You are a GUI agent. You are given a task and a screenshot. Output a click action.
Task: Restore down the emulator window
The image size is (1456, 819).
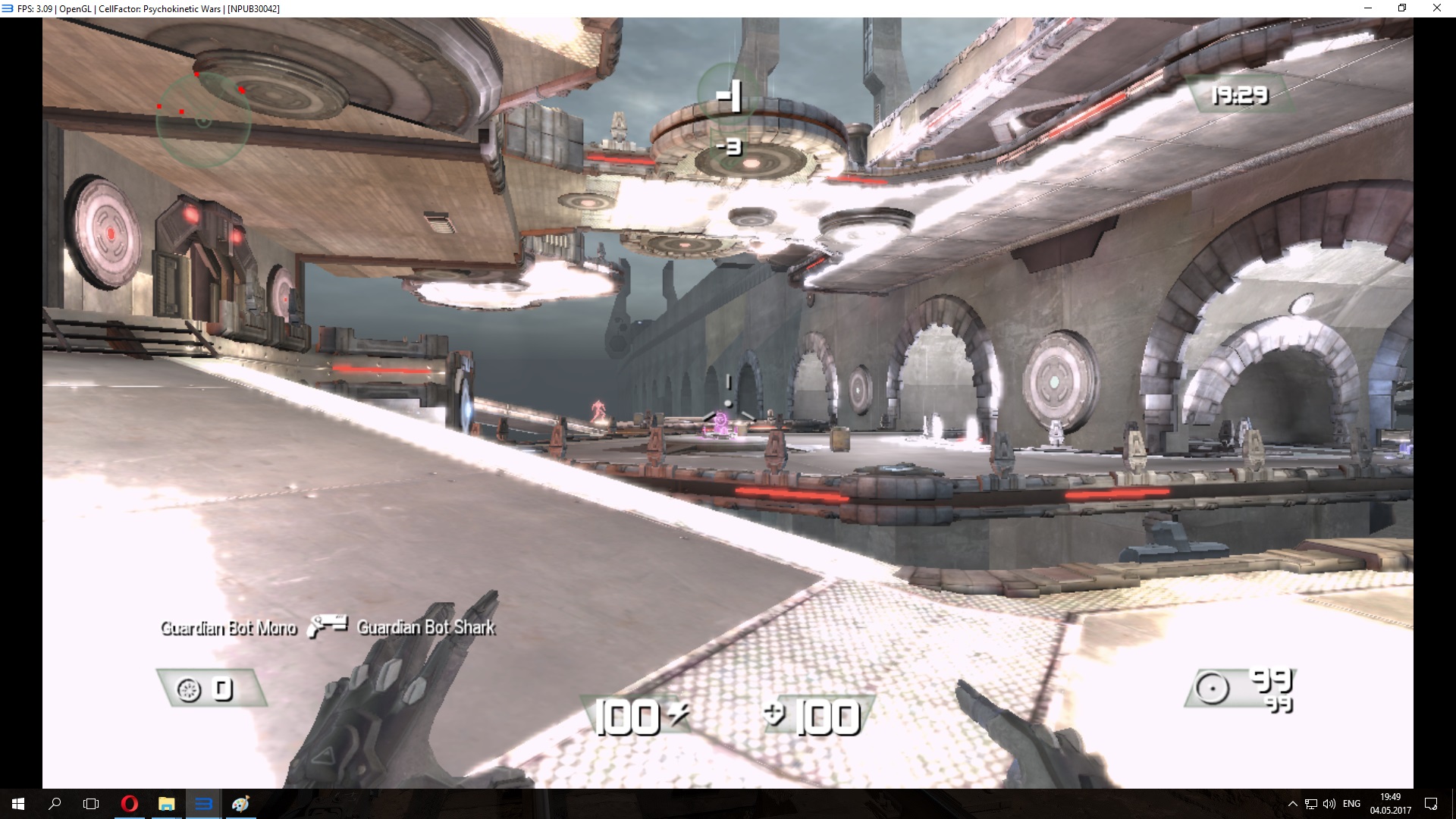(x=1402, y=8)
